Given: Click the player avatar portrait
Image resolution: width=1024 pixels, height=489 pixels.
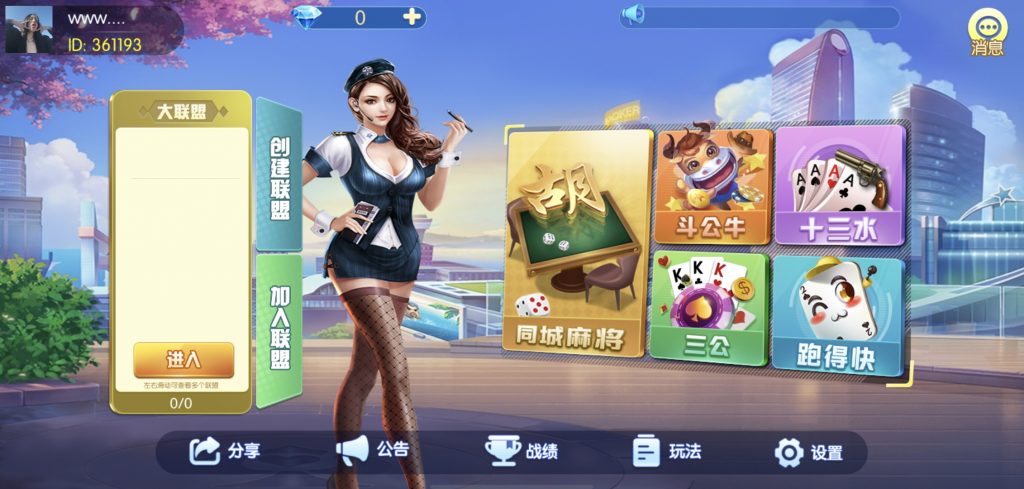Looking at the screenshot, I should coord(29,30).
